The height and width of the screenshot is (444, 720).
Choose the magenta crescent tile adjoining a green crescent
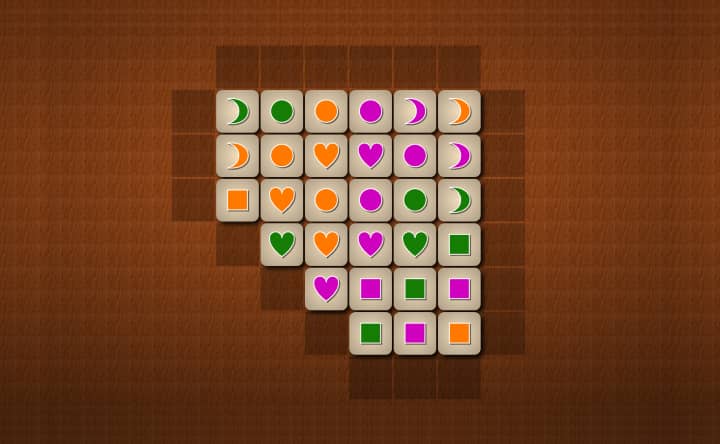click(x=459, y=156)
